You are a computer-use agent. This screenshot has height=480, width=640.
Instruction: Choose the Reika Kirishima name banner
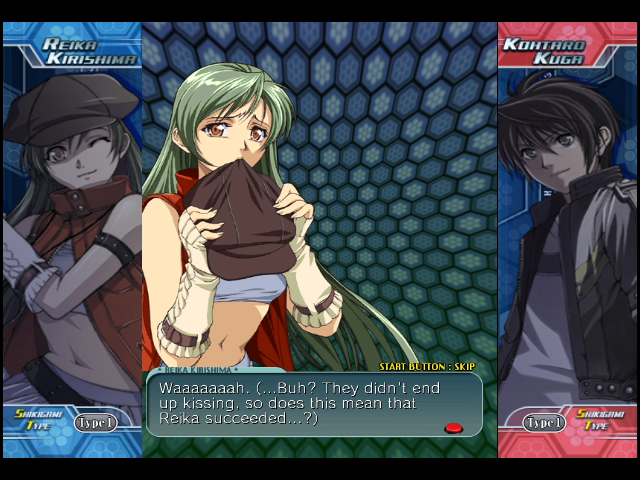[x=83, y=51]
